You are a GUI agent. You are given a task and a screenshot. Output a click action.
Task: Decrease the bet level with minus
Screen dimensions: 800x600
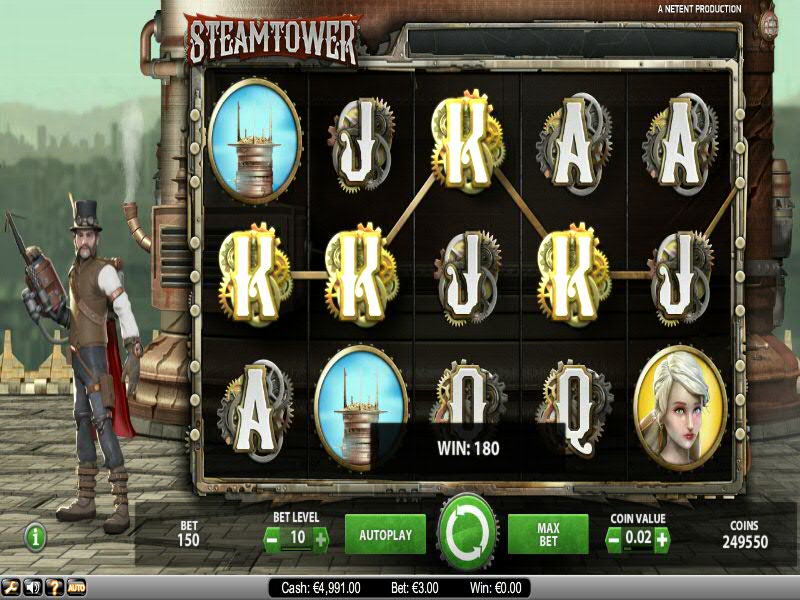[272, 540]
